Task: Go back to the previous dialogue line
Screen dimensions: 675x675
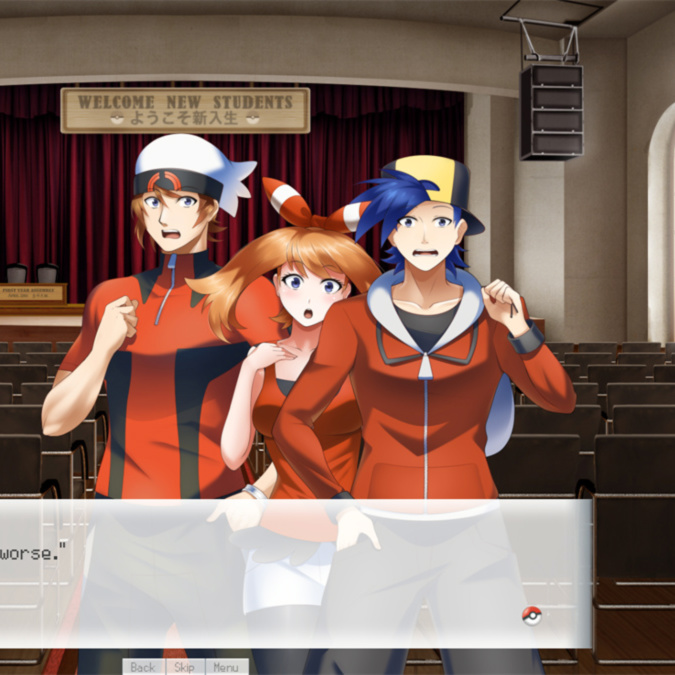Action: pos(143,667)
